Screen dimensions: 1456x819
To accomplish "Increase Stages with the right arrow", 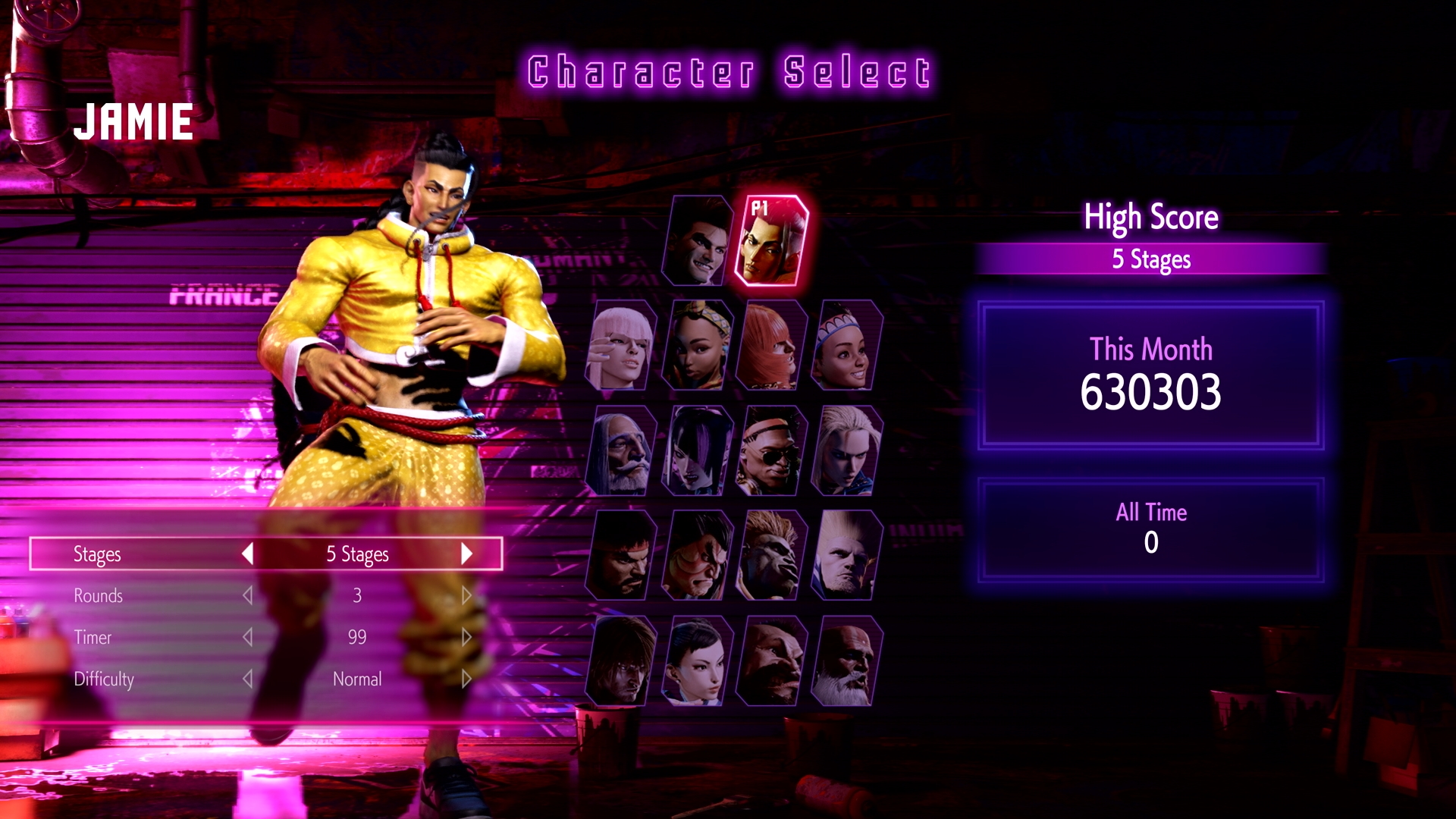I will pos(466,554).
